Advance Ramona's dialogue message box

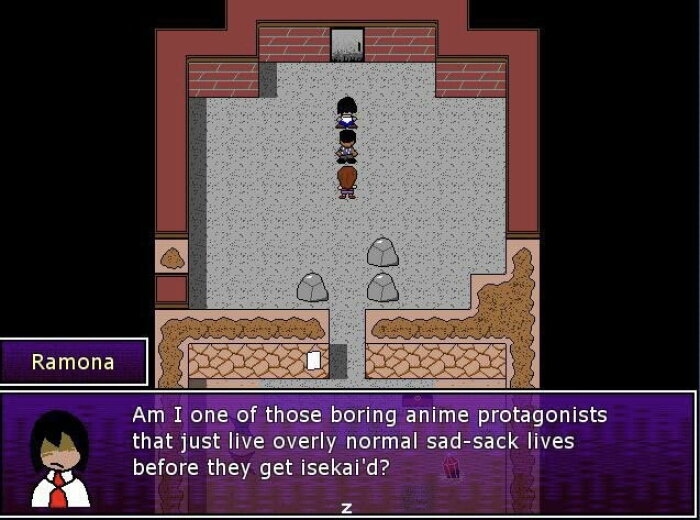click(x=347, y=508)
